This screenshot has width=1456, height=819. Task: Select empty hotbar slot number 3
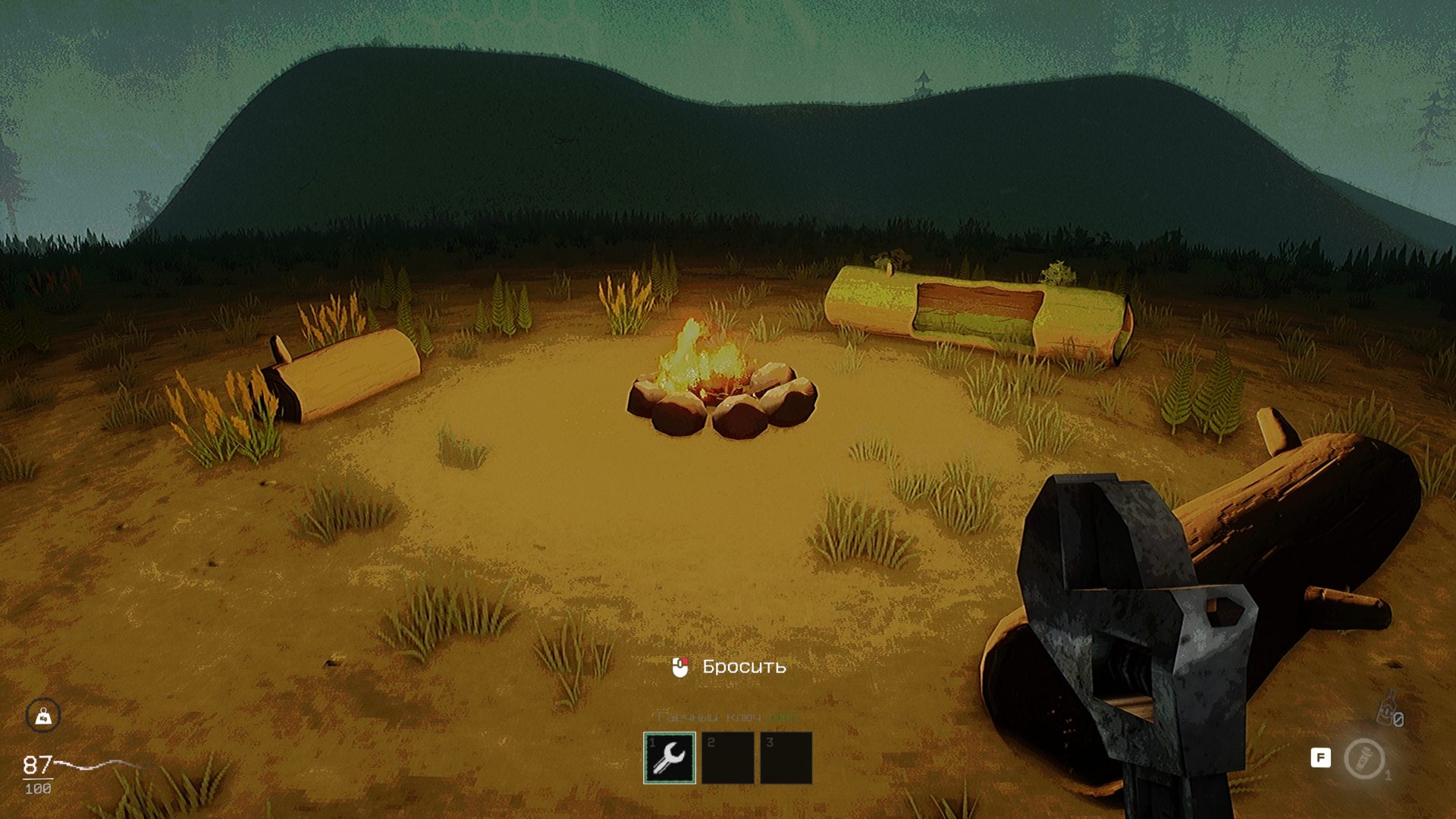(786, 757)
